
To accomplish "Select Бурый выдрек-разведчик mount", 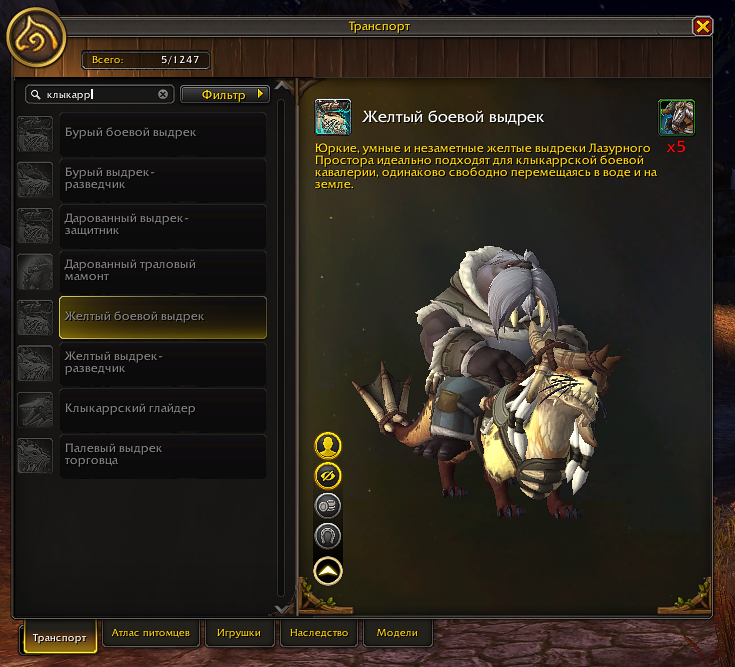I will (x=162, y=179).
